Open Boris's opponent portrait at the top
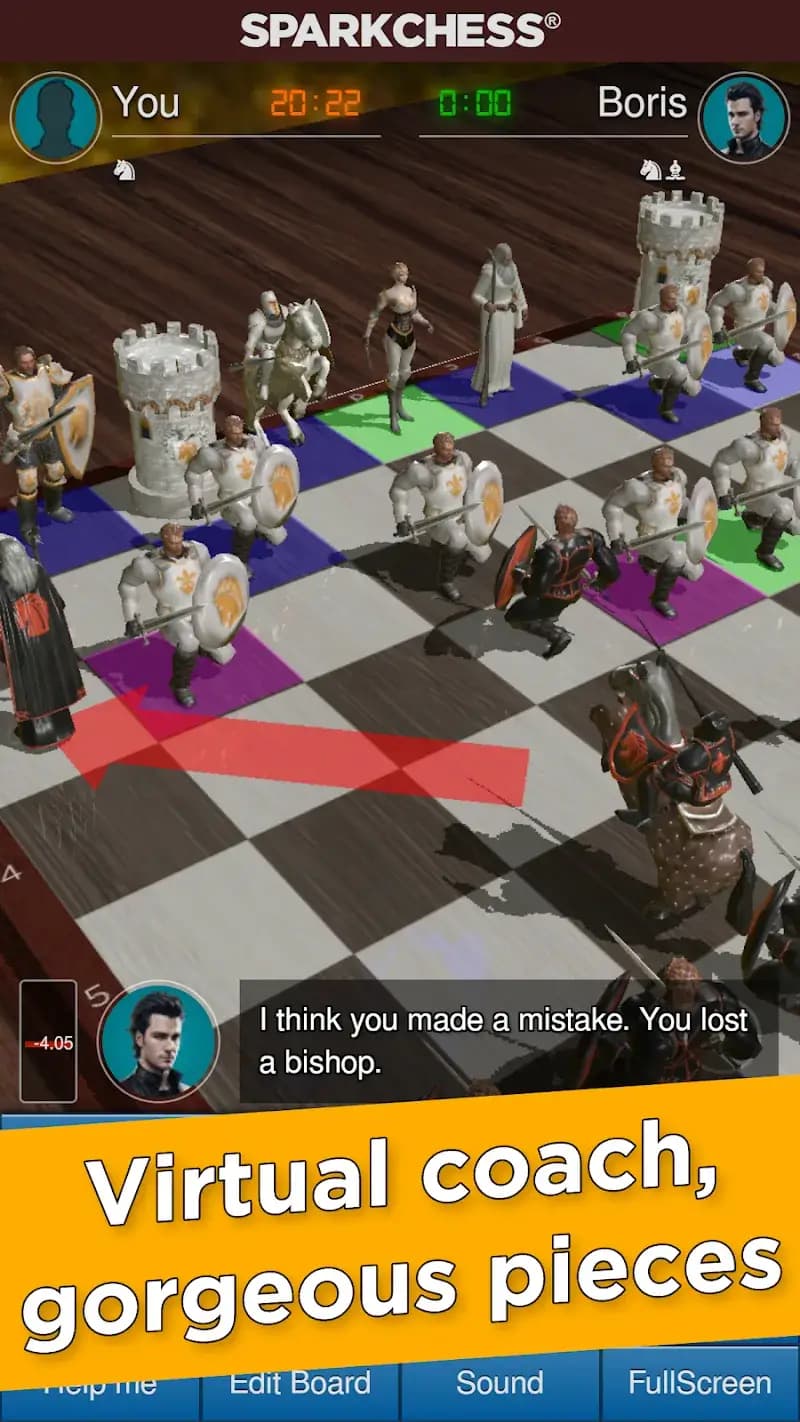The height and width of the screenshot is (1422, 800). (x=743, y=117)
